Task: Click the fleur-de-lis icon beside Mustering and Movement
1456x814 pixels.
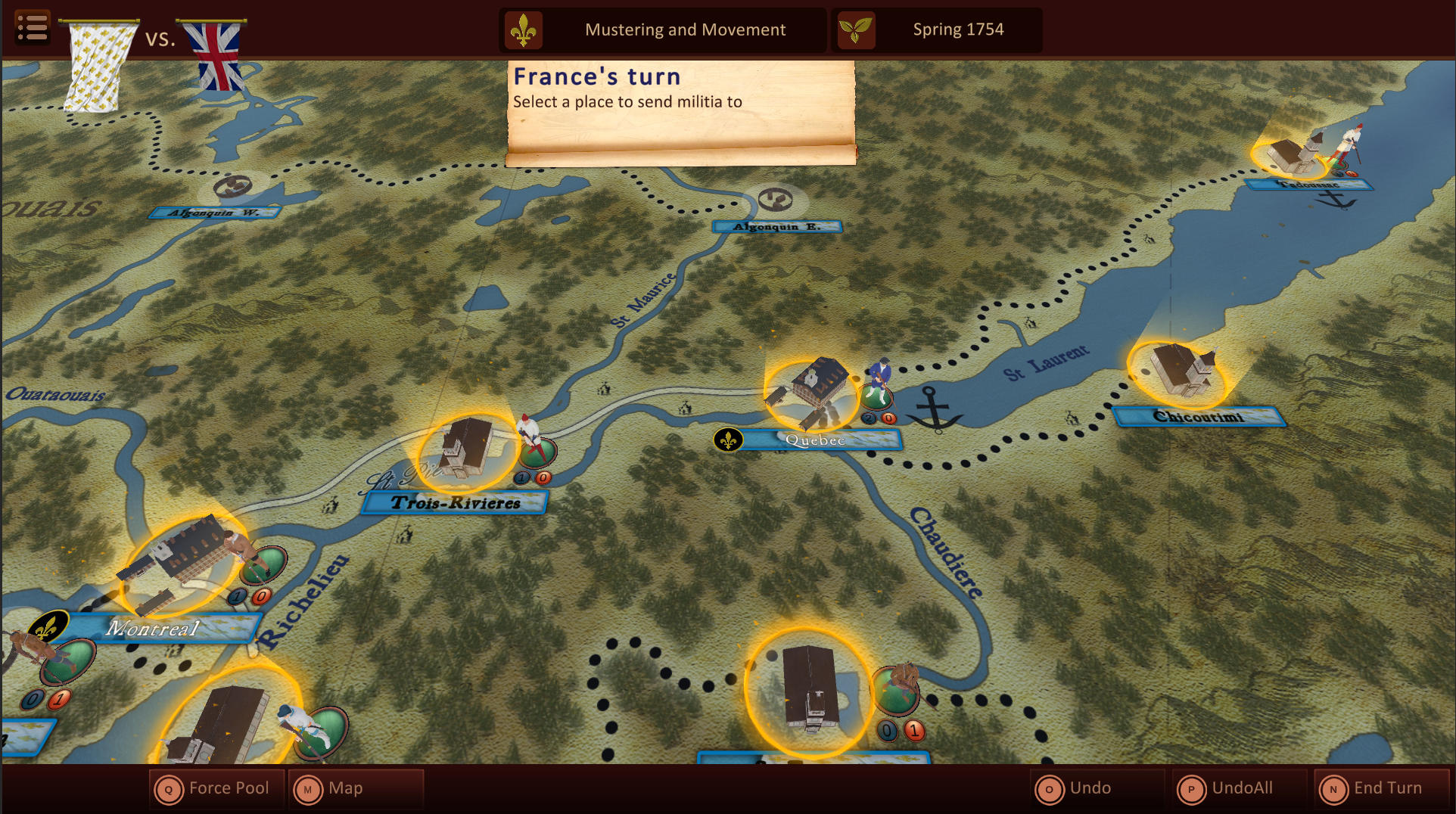Action: click(x=525, y=30)
